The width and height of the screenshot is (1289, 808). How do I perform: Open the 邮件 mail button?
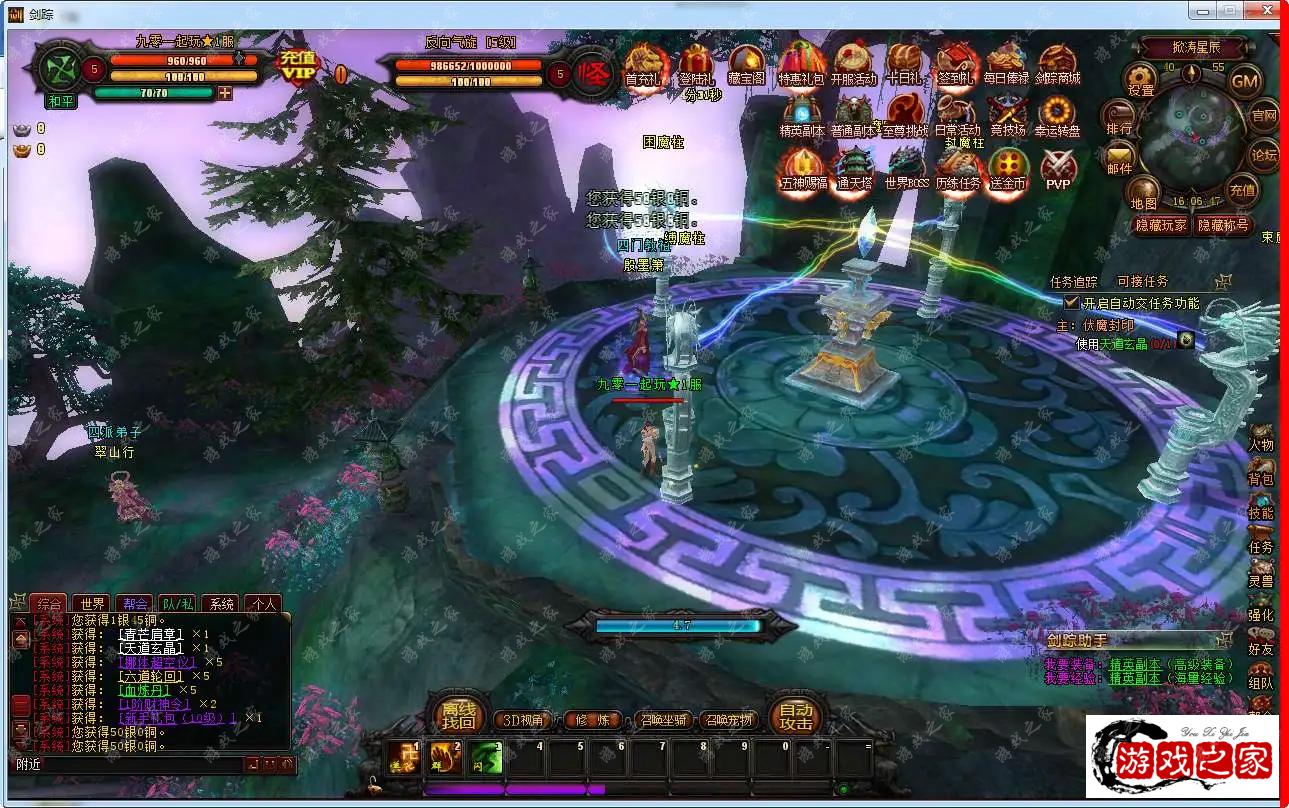(1119, 158)
